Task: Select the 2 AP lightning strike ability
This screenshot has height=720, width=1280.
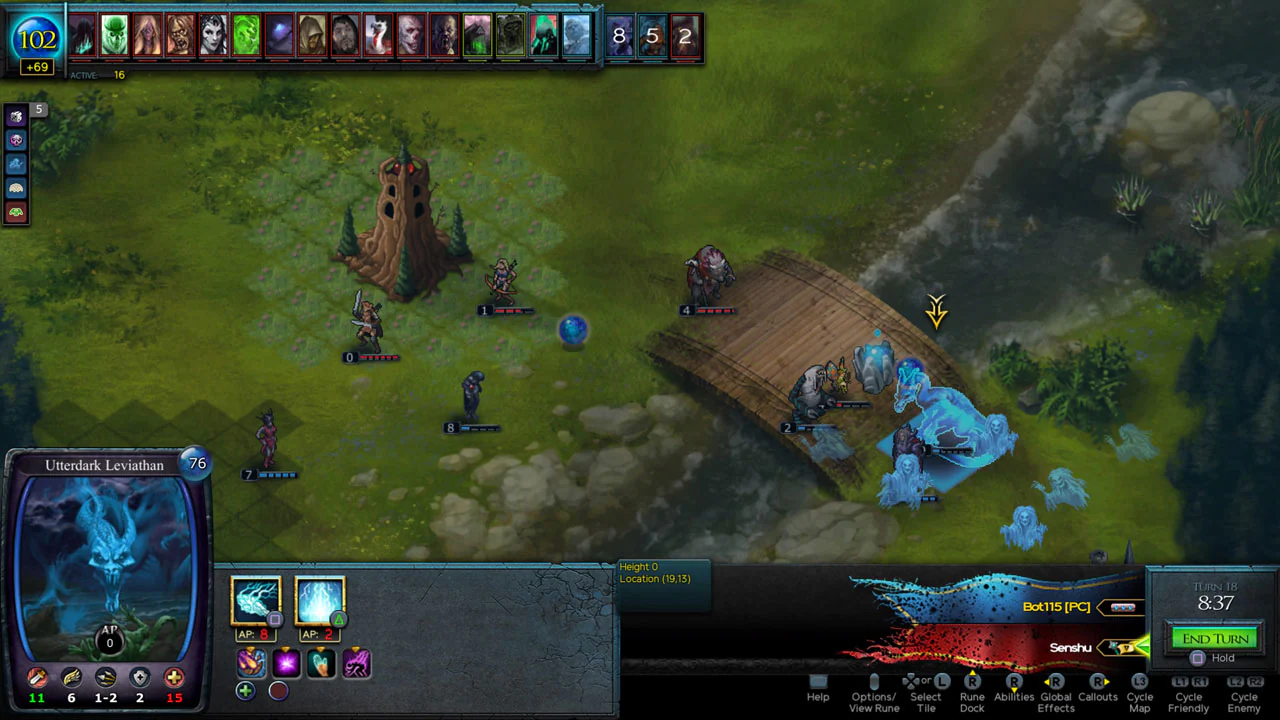Action: pos(320,598)
